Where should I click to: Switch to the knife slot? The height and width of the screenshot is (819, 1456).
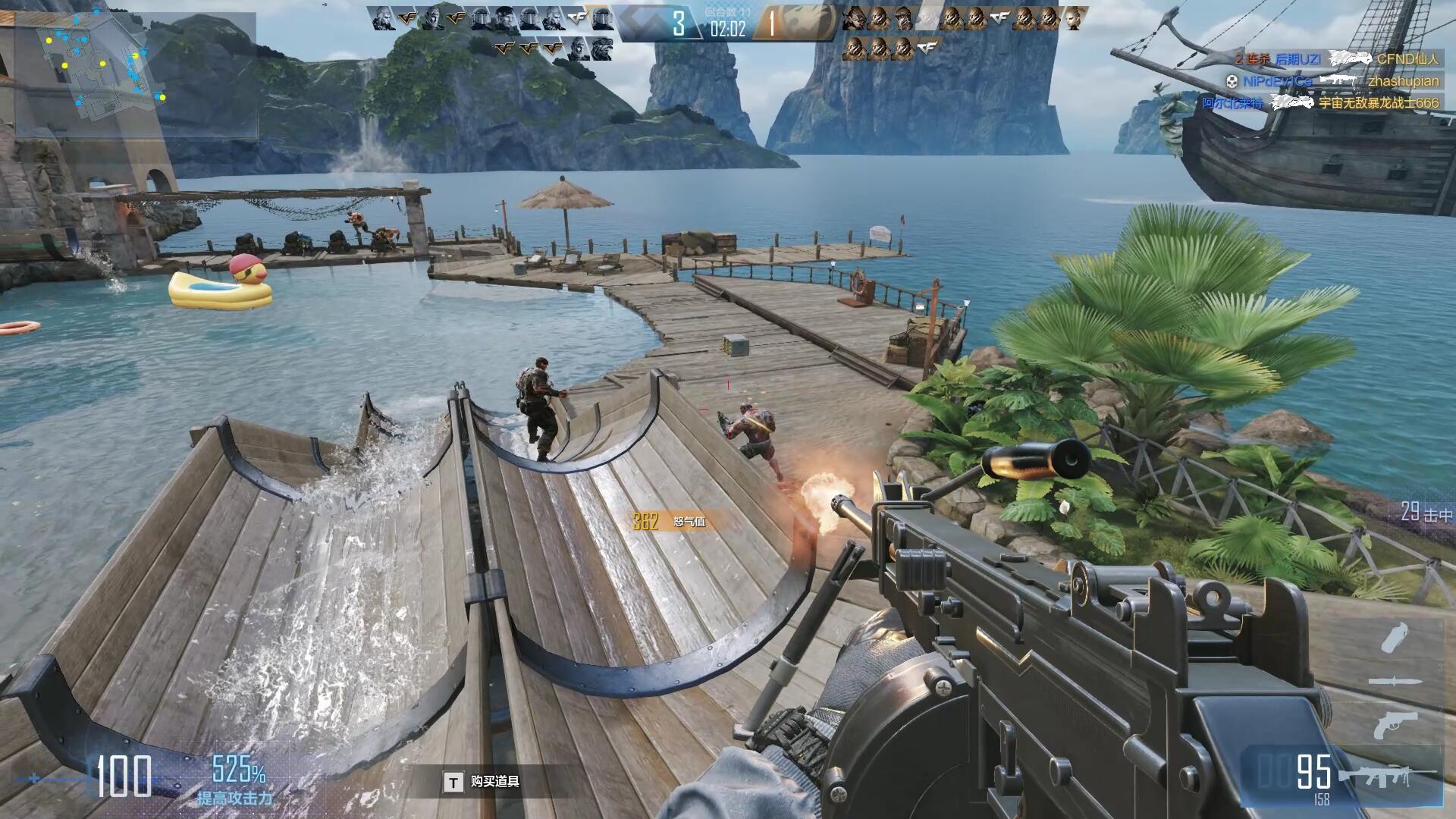pos(1395,682)
